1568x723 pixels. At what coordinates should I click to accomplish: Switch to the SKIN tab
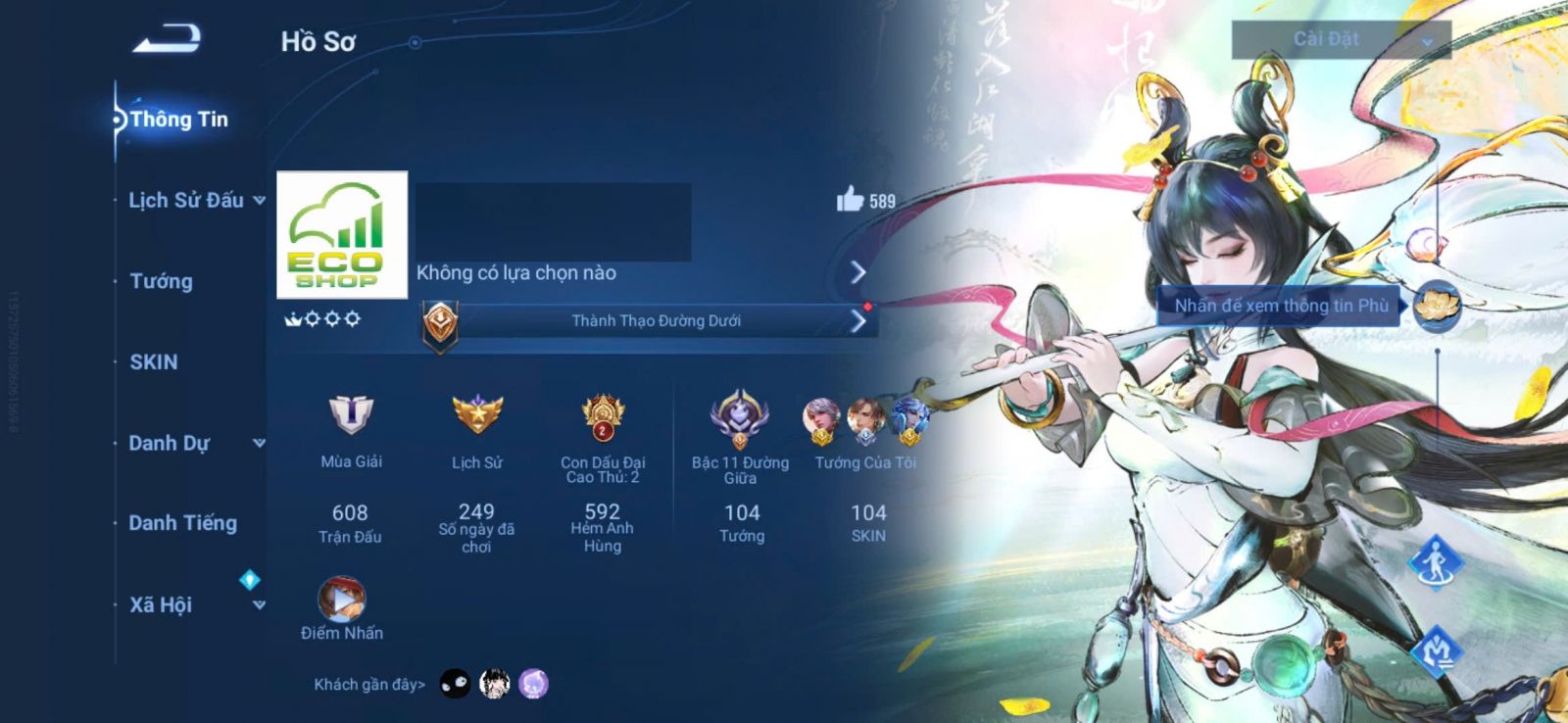154,362
